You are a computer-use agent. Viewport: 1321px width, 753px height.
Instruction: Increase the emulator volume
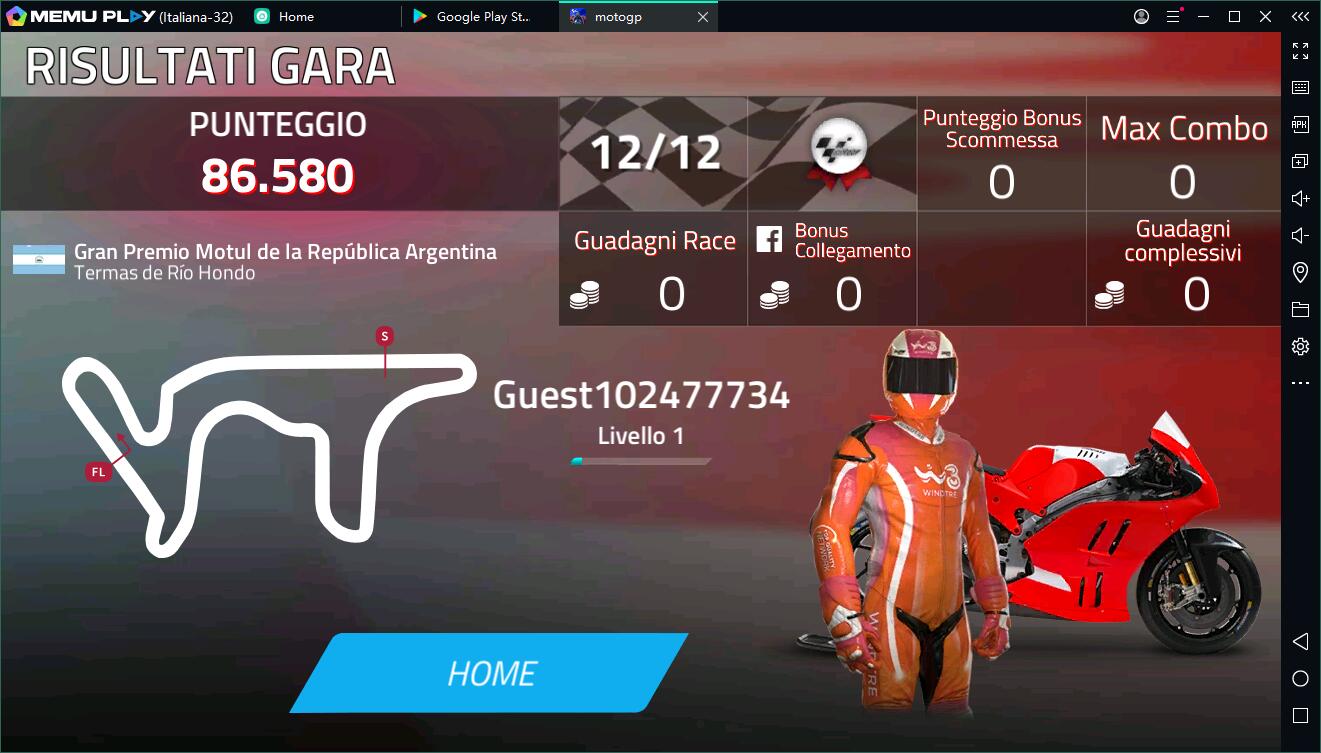(1300, 198)
